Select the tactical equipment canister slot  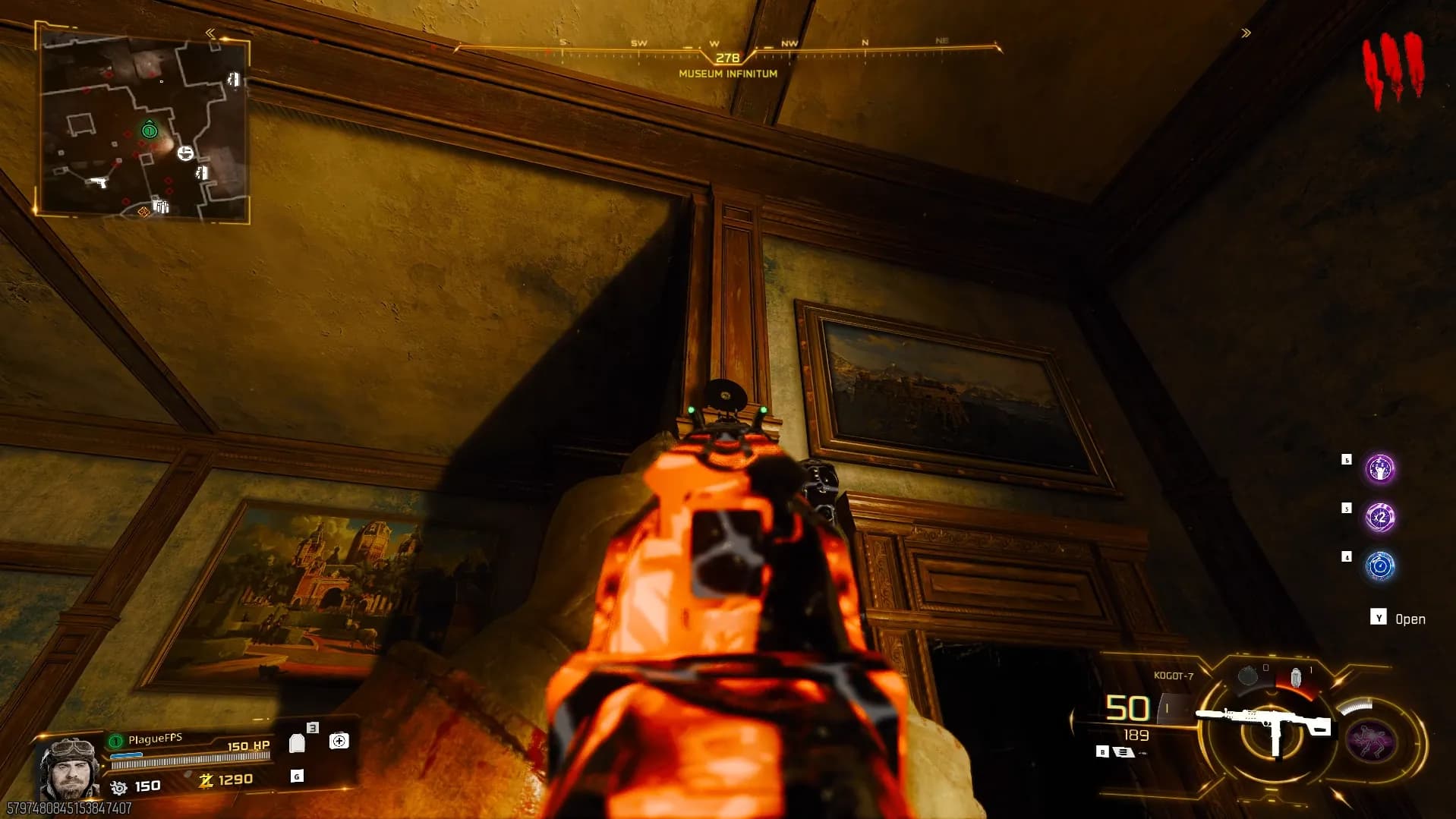[x=1297, y=677]
